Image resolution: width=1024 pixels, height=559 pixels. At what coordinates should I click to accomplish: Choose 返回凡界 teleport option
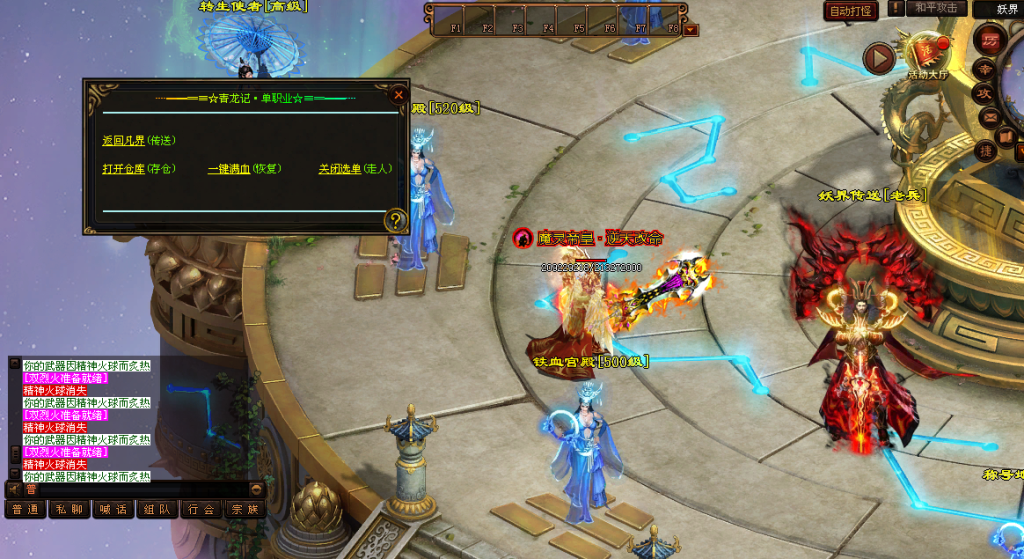(x=138, y=141)
